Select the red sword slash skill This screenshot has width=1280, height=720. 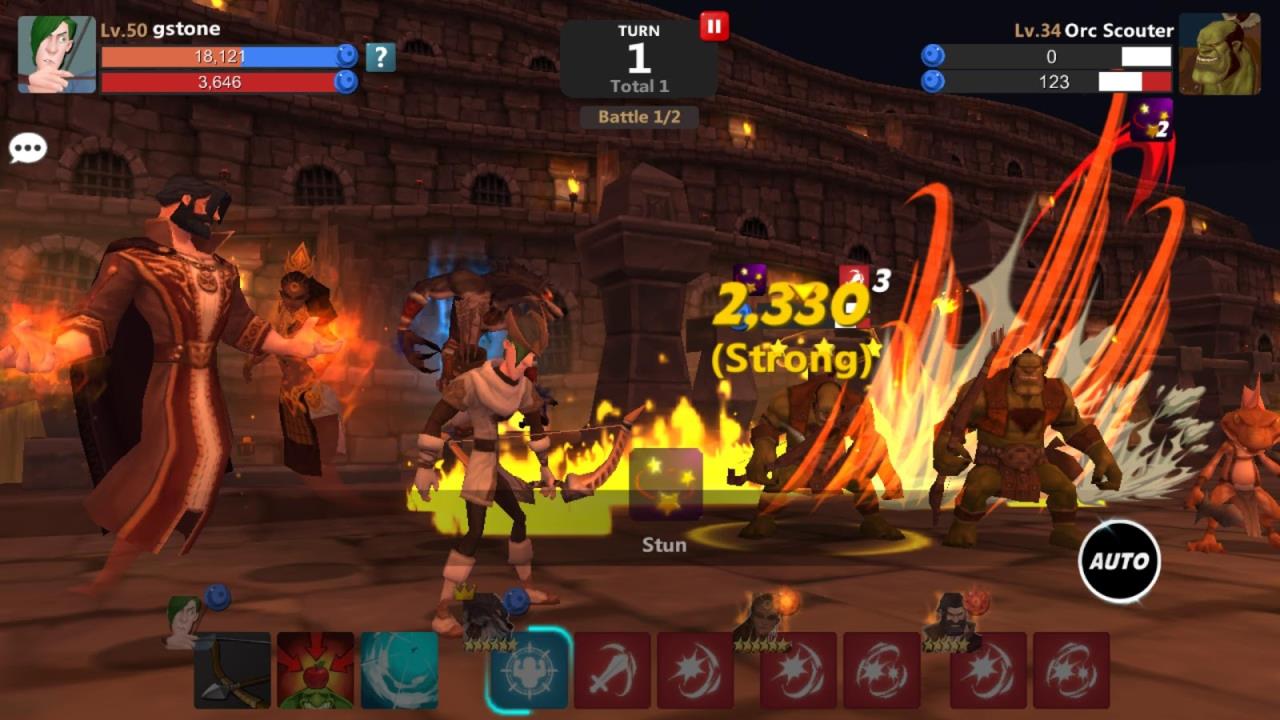click(x=612, y=670)
